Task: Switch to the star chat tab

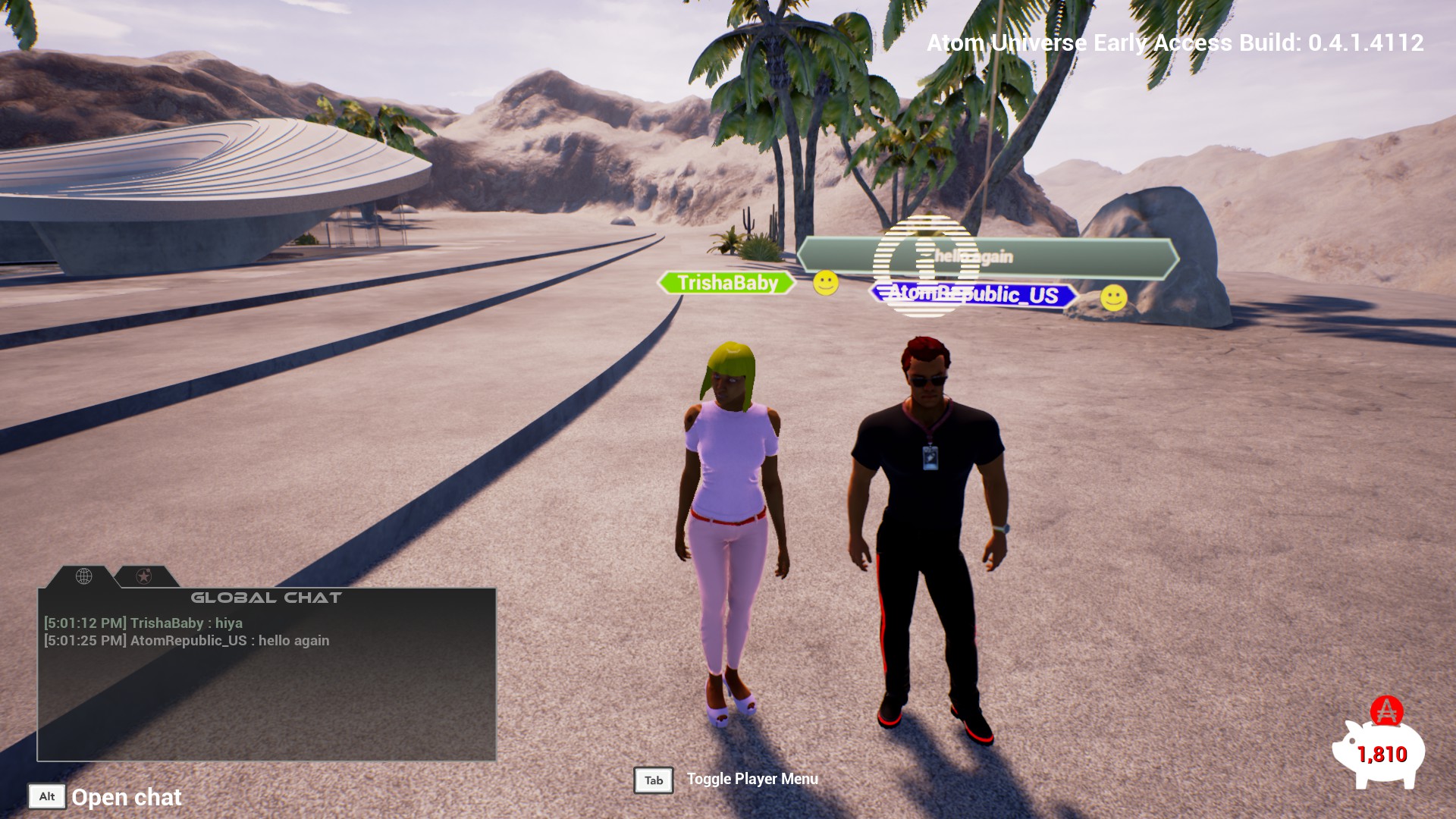Action: (x=143, y=576)
